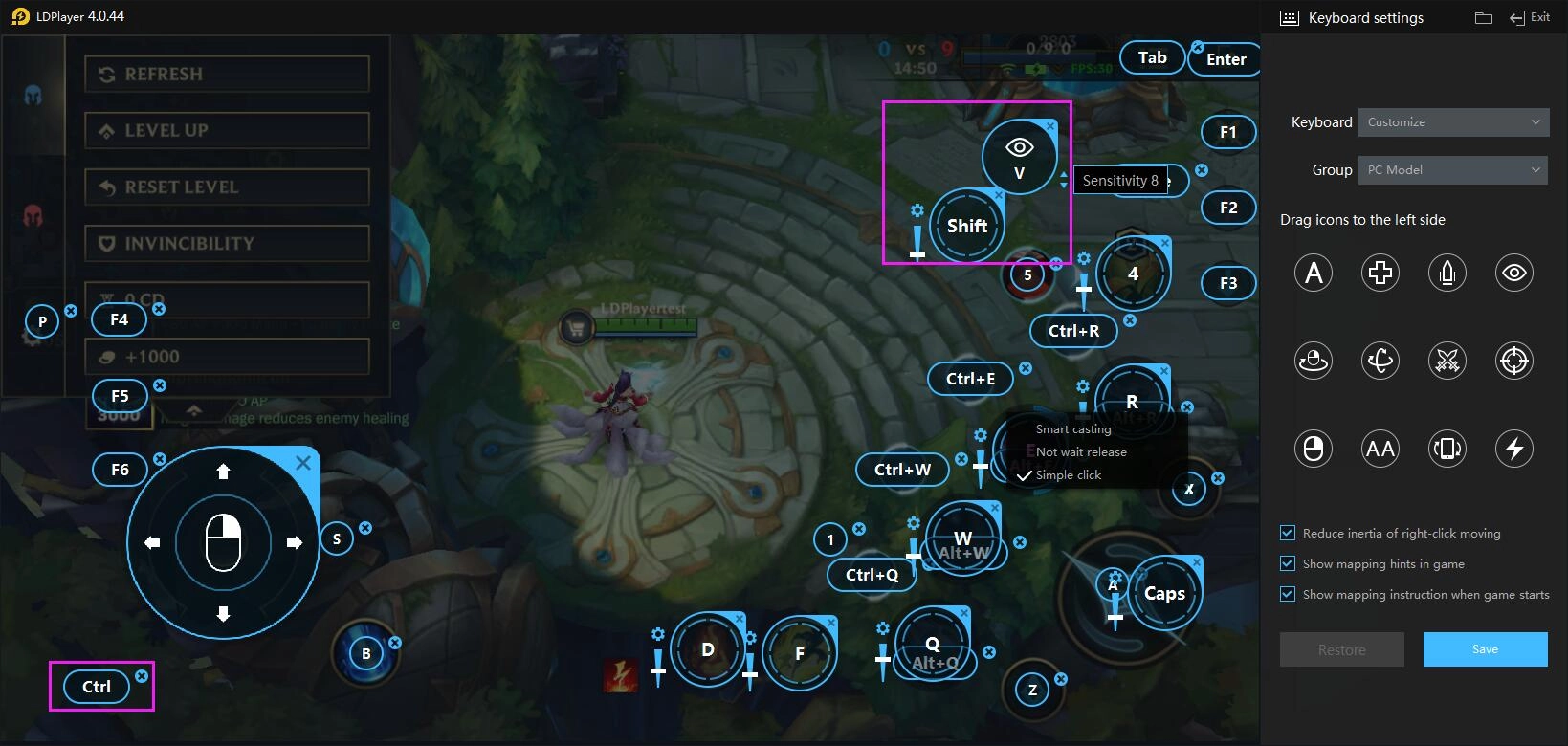Uncheck Reduce inertia of right-click moving

(1287, 533)
